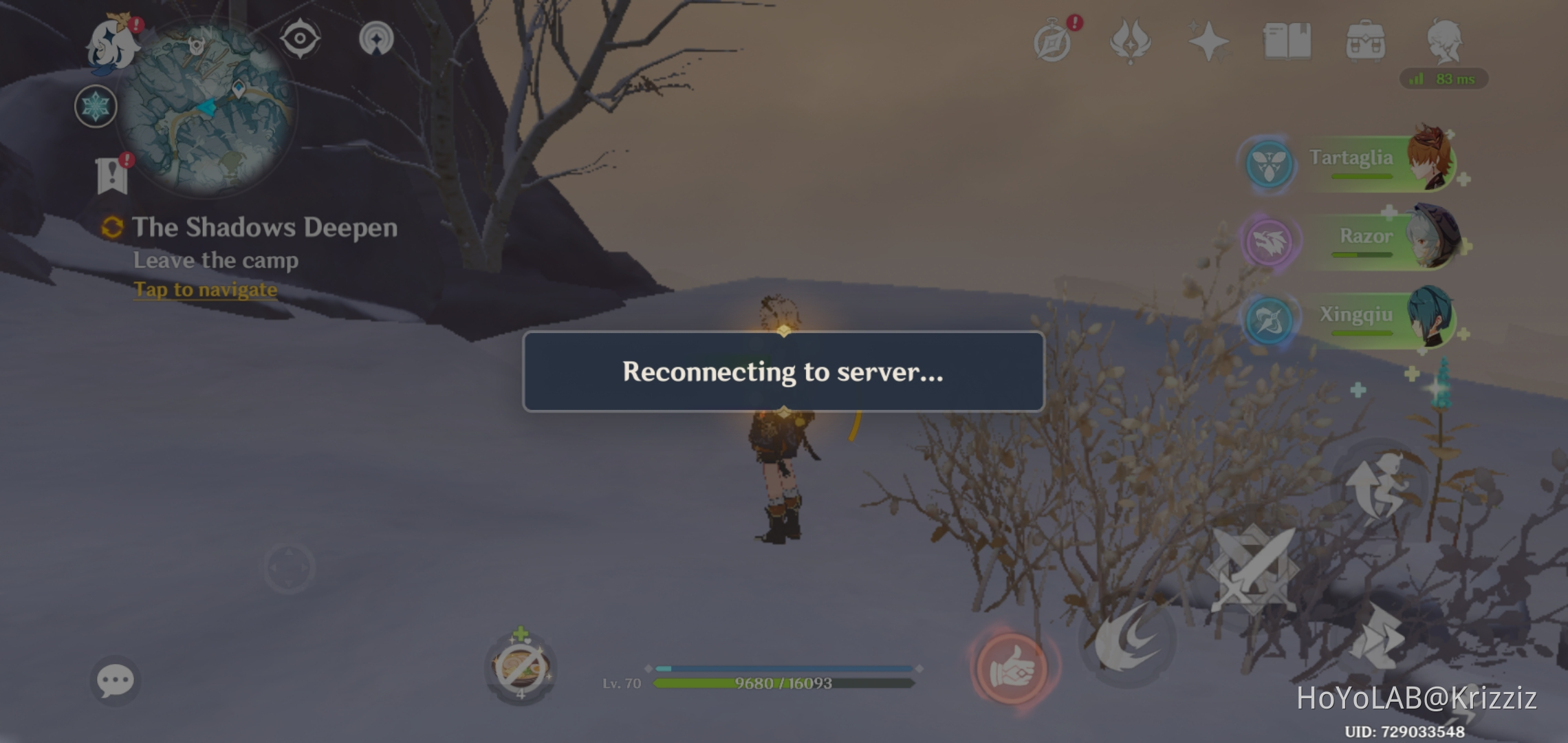
Task: Tap to navigate to The Shadows Deepen quest
Action: 205,289
